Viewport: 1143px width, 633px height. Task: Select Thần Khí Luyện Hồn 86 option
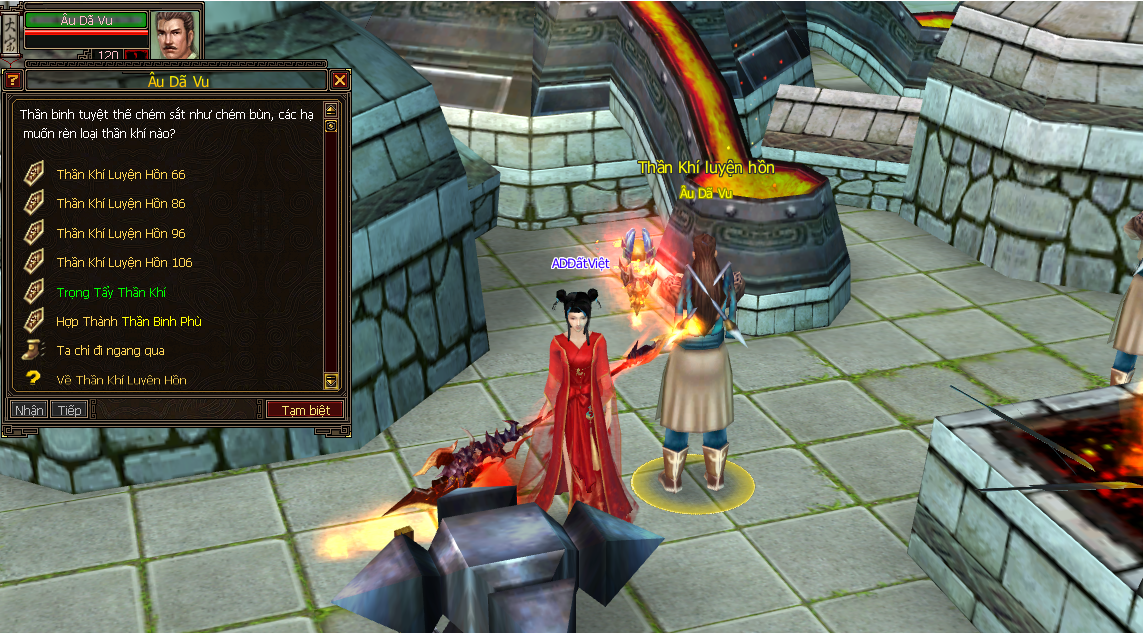[121, 203]
